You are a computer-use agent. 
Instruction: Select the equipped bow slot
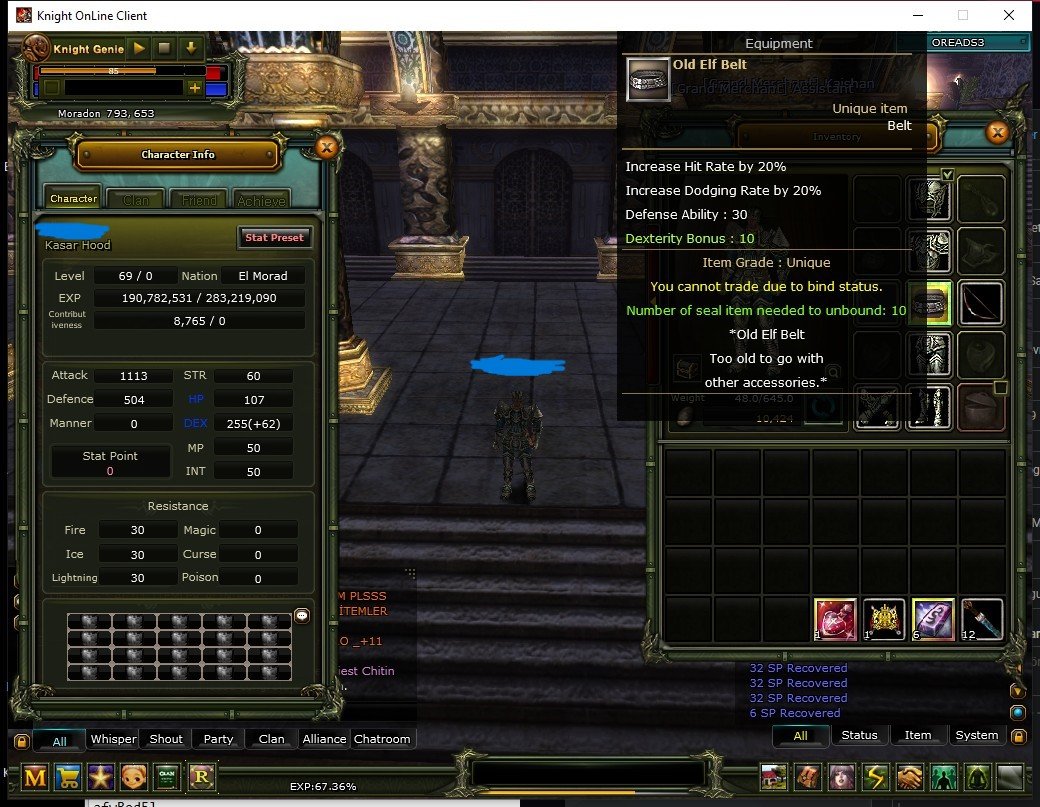(x=981, y=303)
